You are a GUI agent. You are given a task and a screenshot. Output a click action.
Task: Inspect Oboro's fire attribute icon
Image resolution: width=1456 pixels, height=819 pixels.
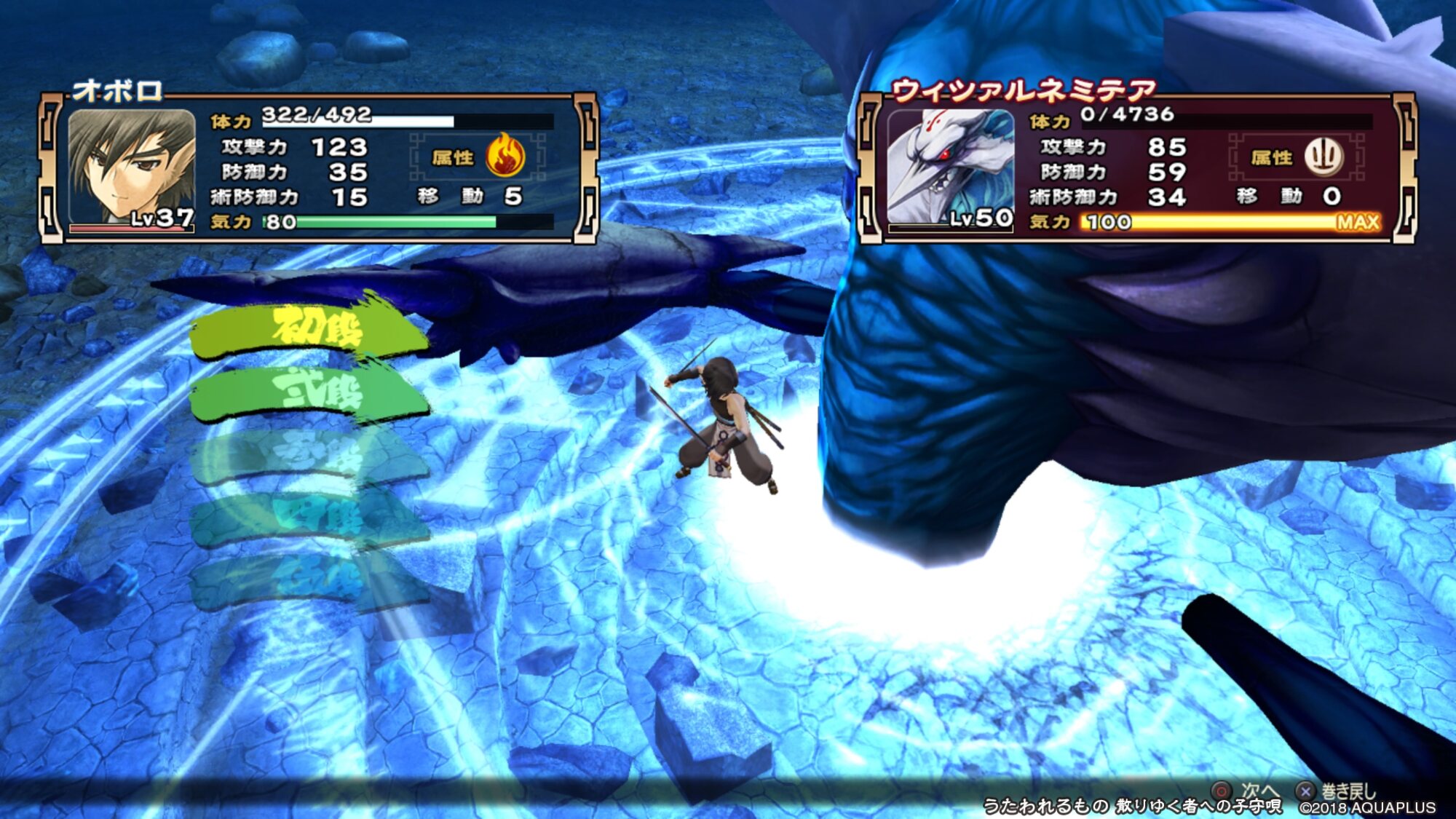505,156
